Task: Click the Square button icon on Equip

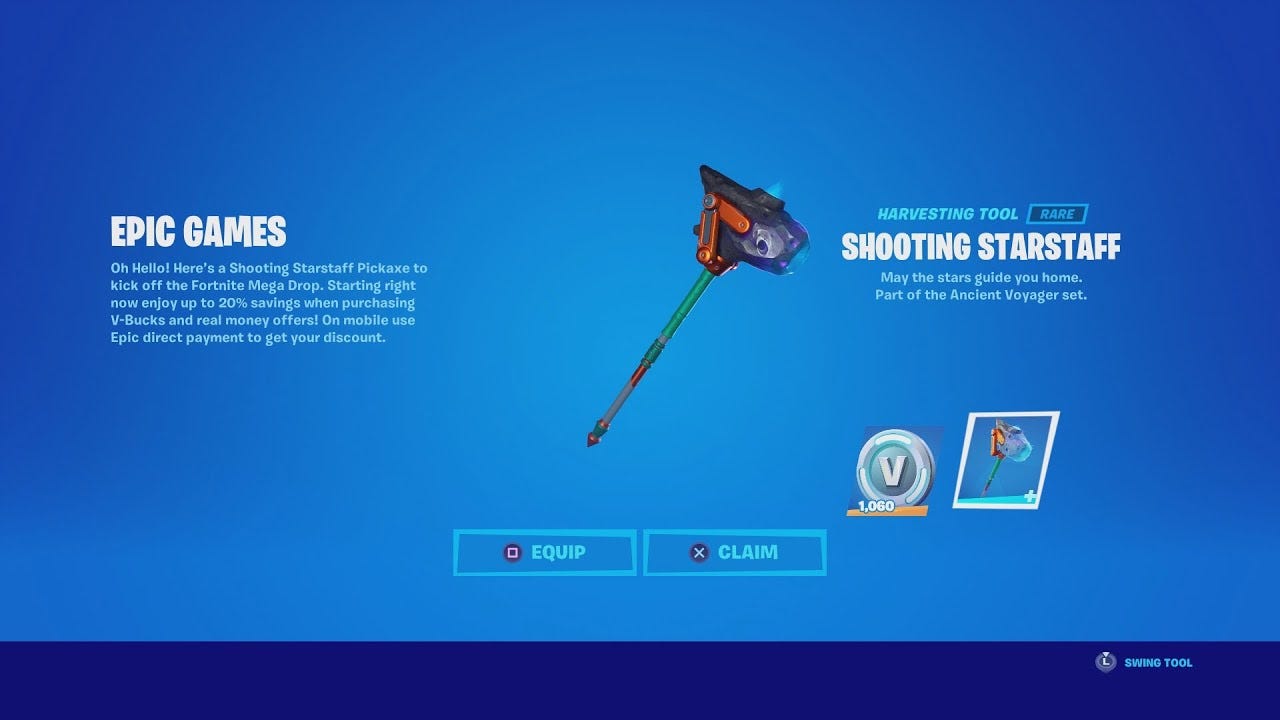Action: point(513,552)
